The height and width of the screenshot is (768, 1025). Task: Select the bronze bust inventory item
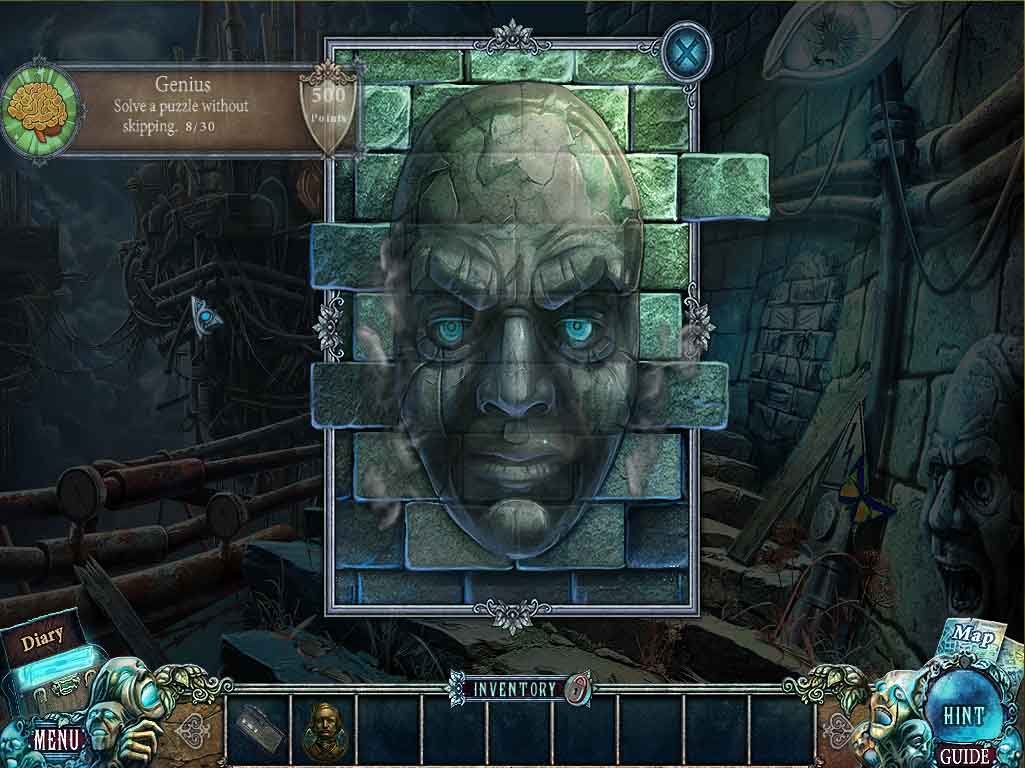pos(322,724)
